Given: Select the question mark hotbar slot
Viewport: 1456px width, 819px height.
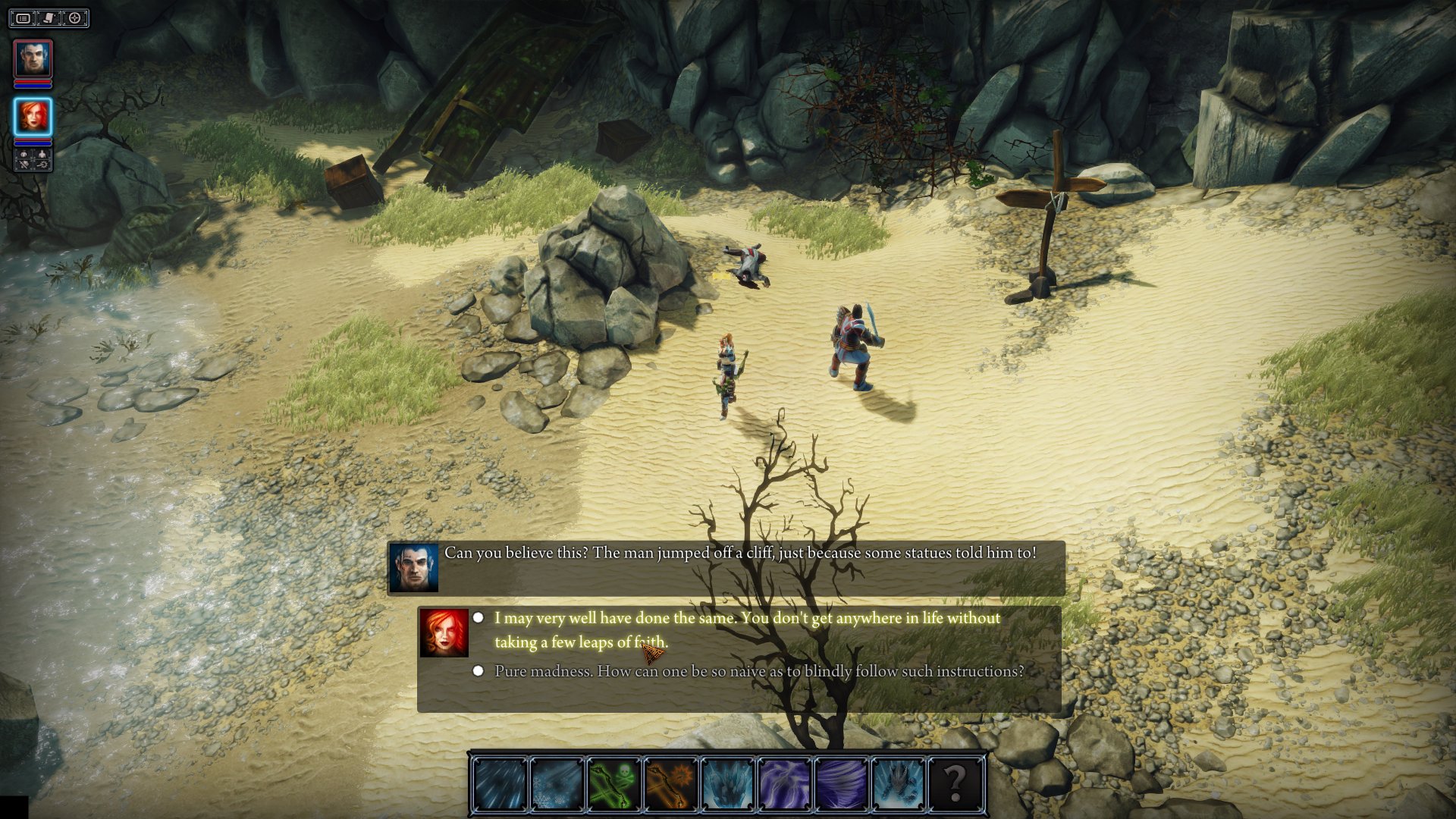Looking at the screenshot, I should [955, 783].
